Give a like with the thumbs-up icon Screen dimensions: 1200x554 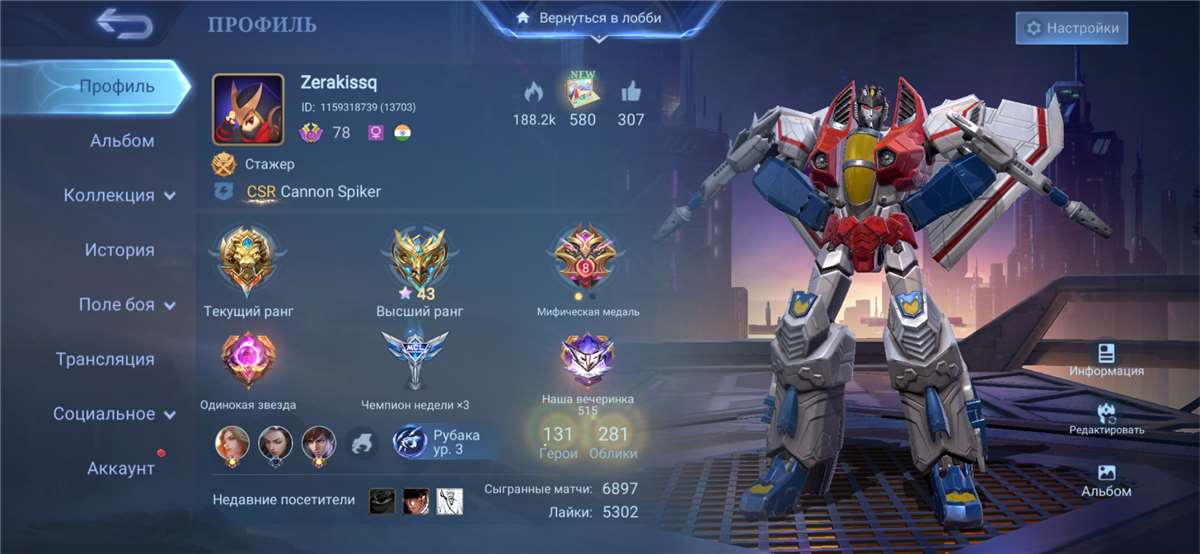pos(630,93)
